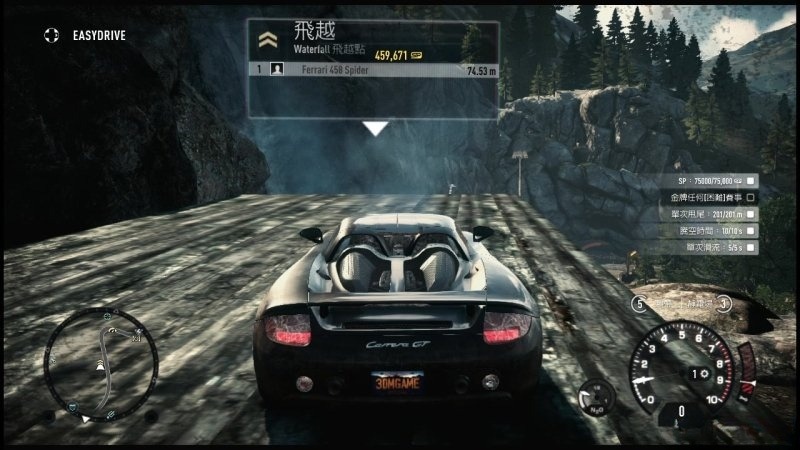This screenshot has width=800, height=450.
Task: Toggle the 單次甩尾 201/201 m objective checkbox
Action: pyautogui.click(x=751, y=213)
